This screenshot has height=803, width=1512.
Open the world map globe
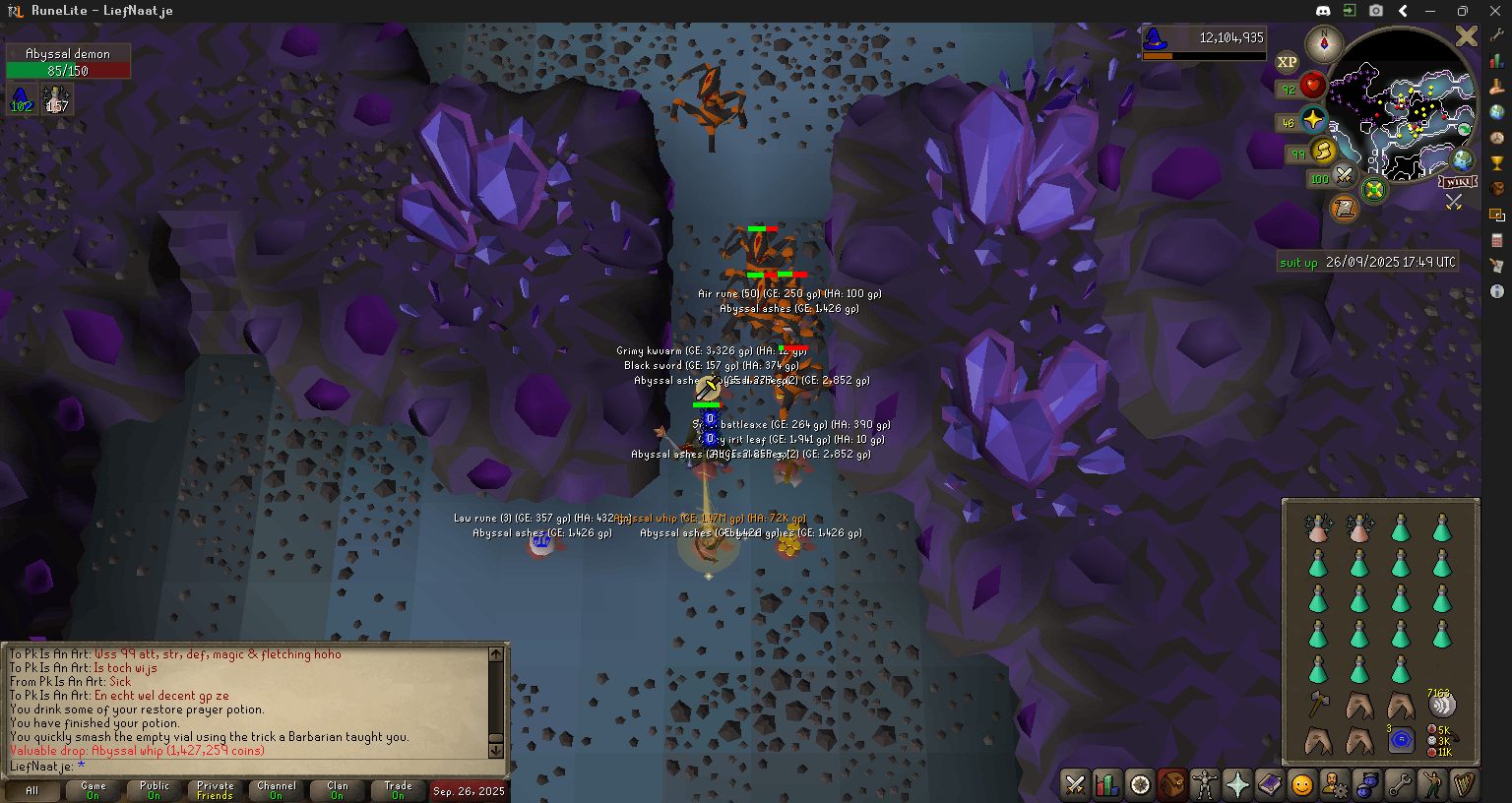coord(1463,160)
